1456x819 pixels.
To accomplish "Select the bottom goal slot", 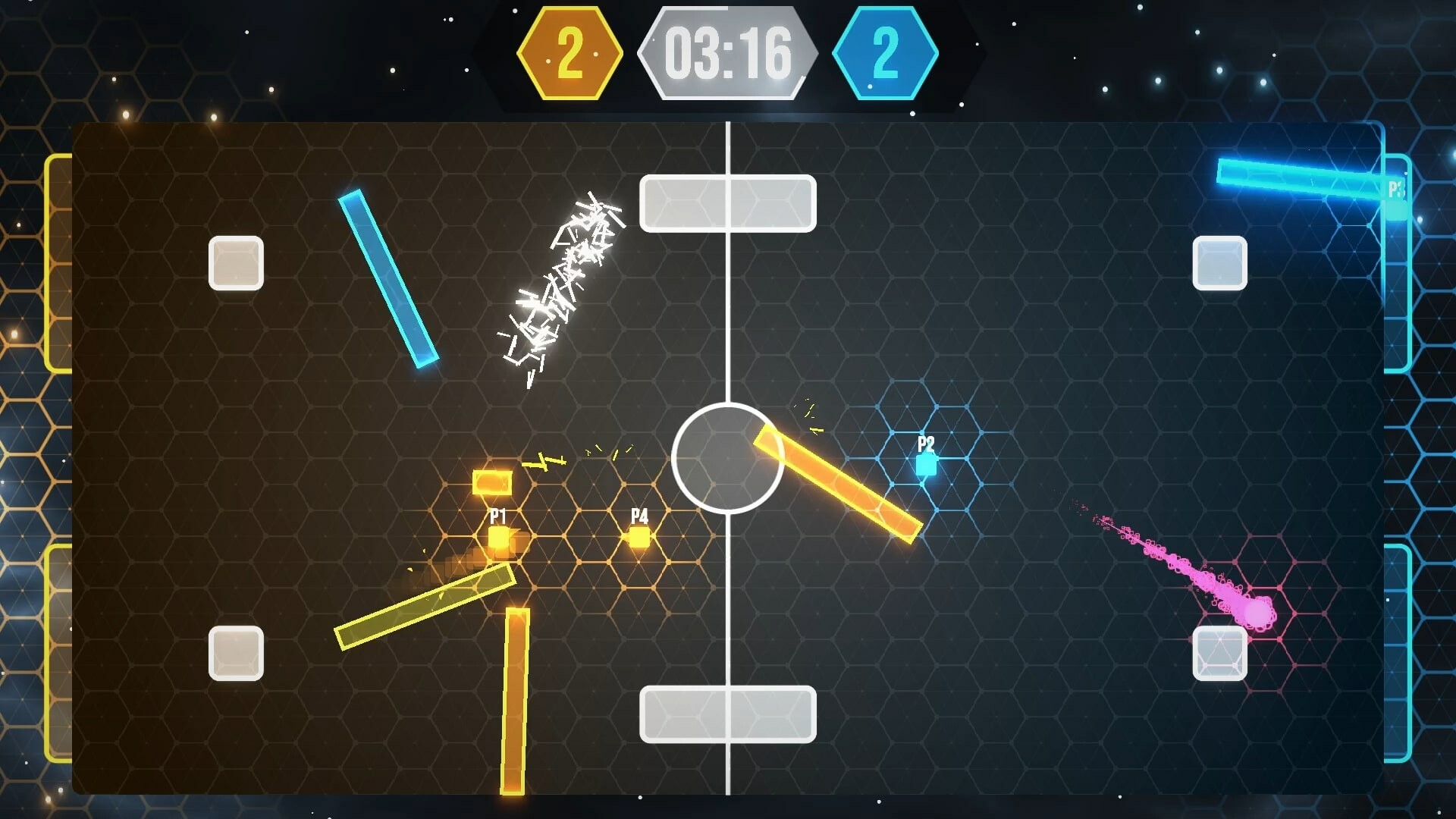I will tap(728, 713).
